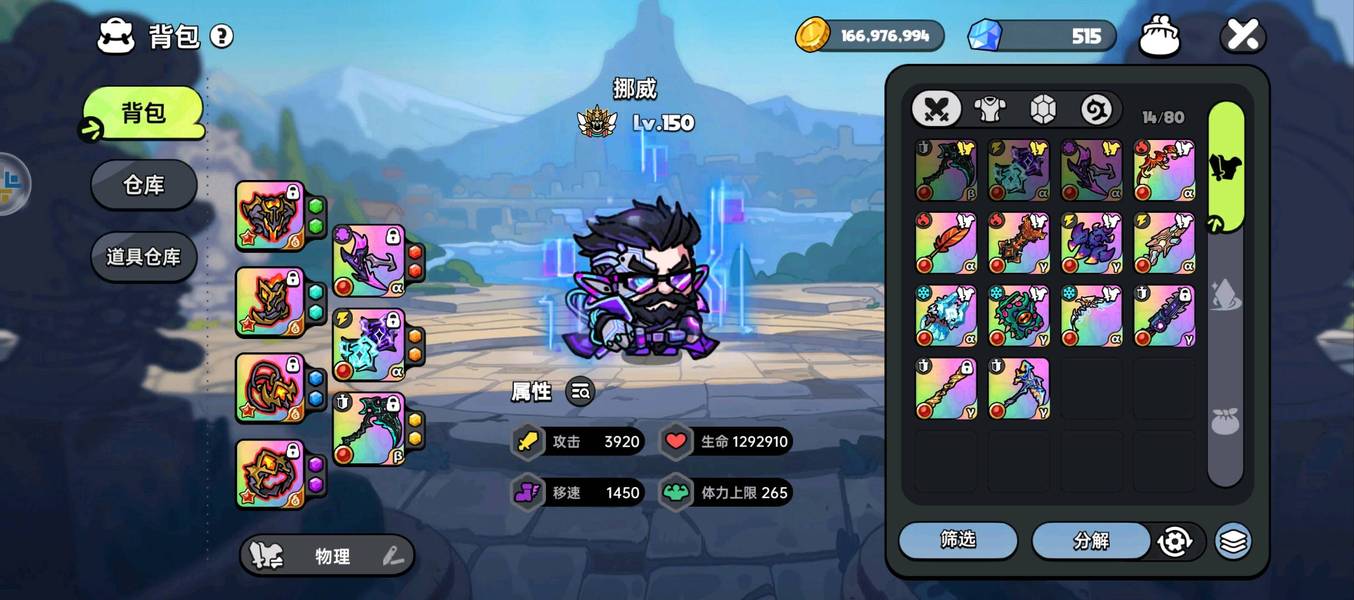Viewport: 1354px width, 600px height.
Task: Select the equipped green scythe weapon slot
Action: point(369,429)
